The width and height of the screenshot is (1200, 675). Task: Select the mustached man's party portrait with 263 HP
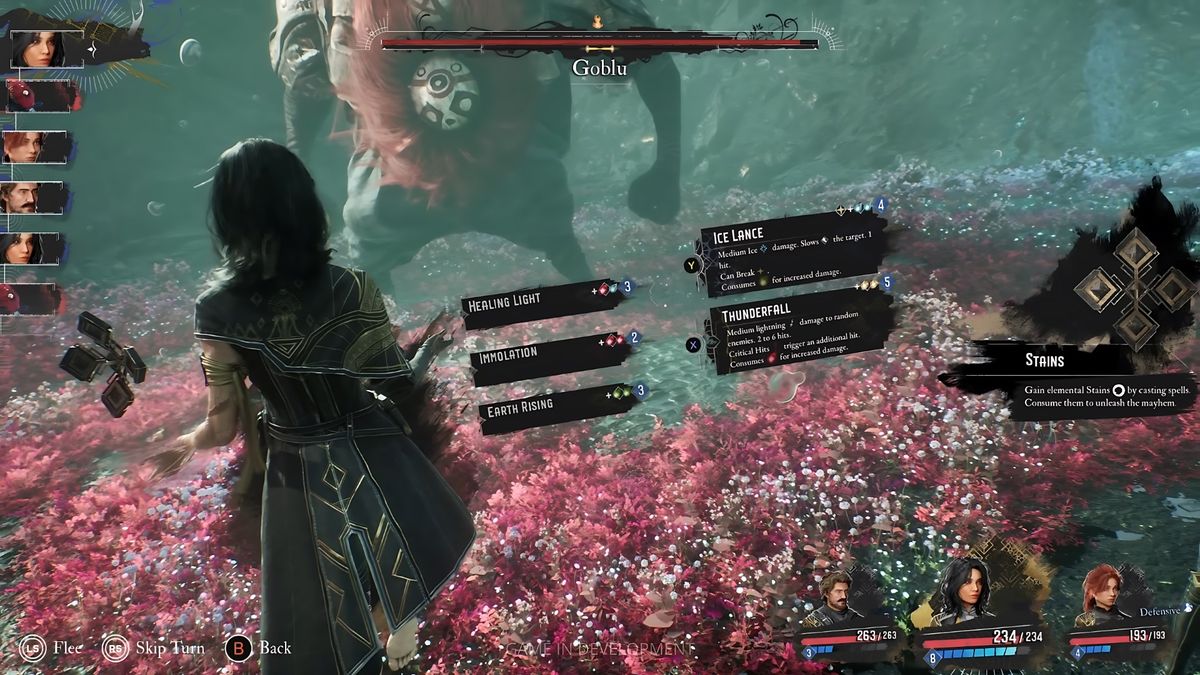(835, 600)
